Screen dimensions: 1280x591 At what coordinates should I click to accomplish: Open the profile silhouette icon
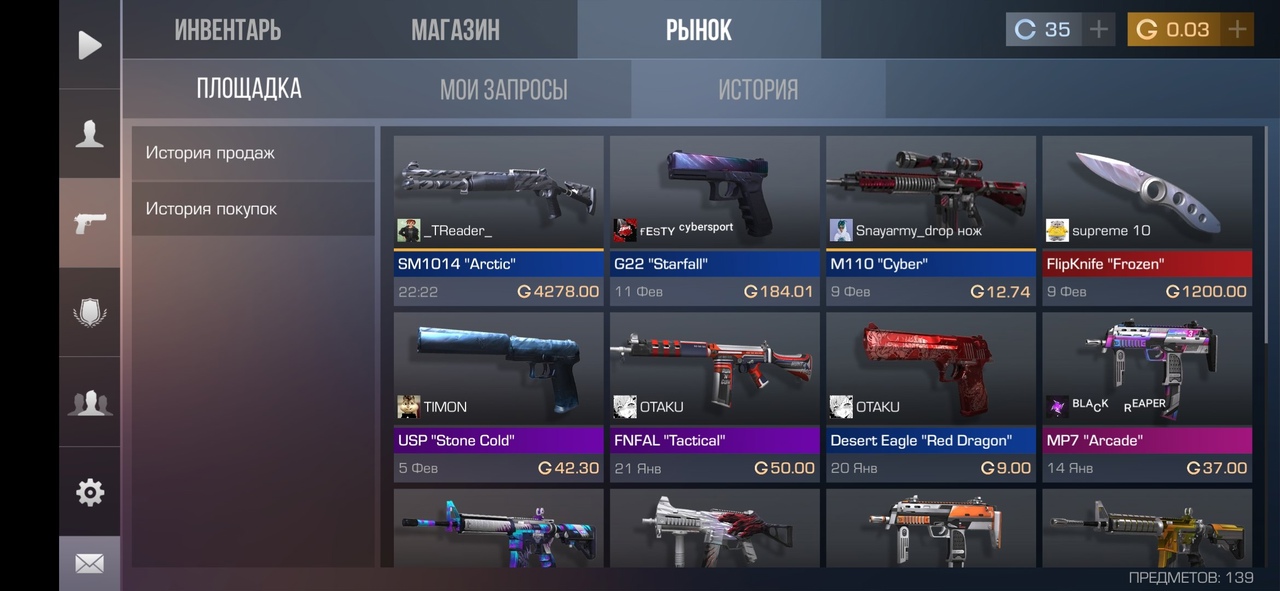(90, 134)
